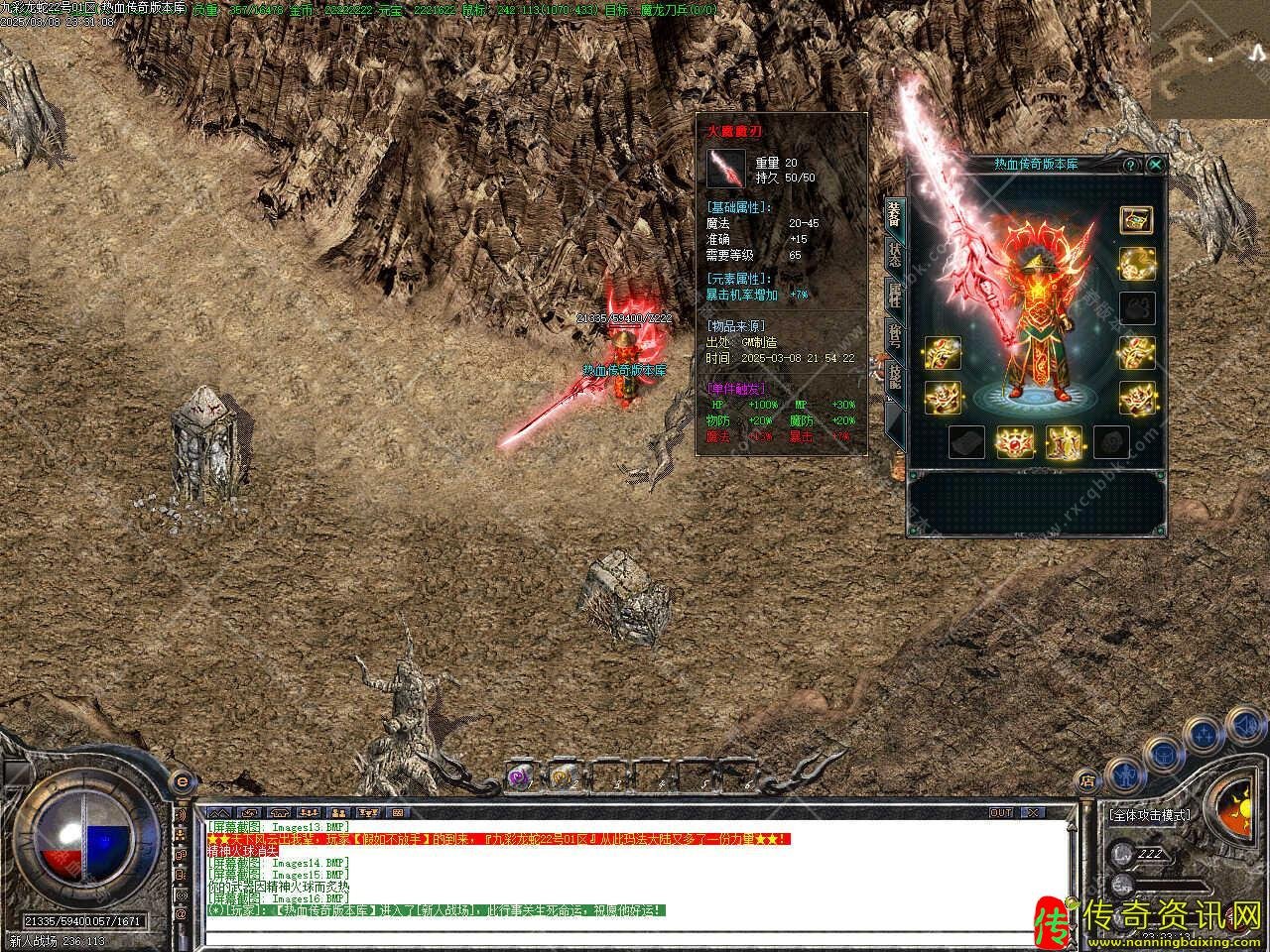The width and height of the screenshot is (1270, 952).
Task: Use the golden swirl item in hotbar slot 2
Action: [x=561, y=776]
